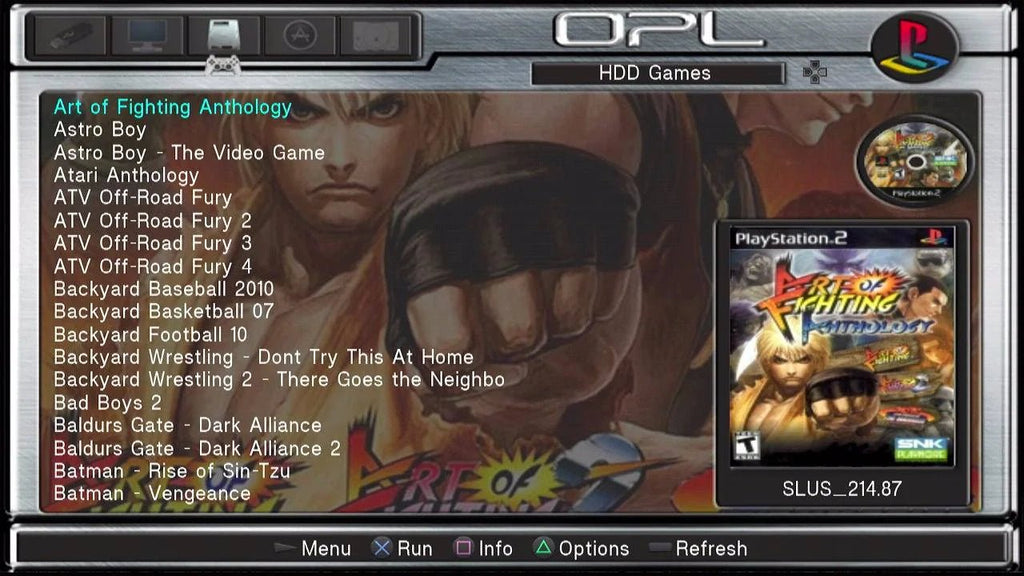Switch to the USB stick games tab
The image size is (1024, 576).
[69, 35]
